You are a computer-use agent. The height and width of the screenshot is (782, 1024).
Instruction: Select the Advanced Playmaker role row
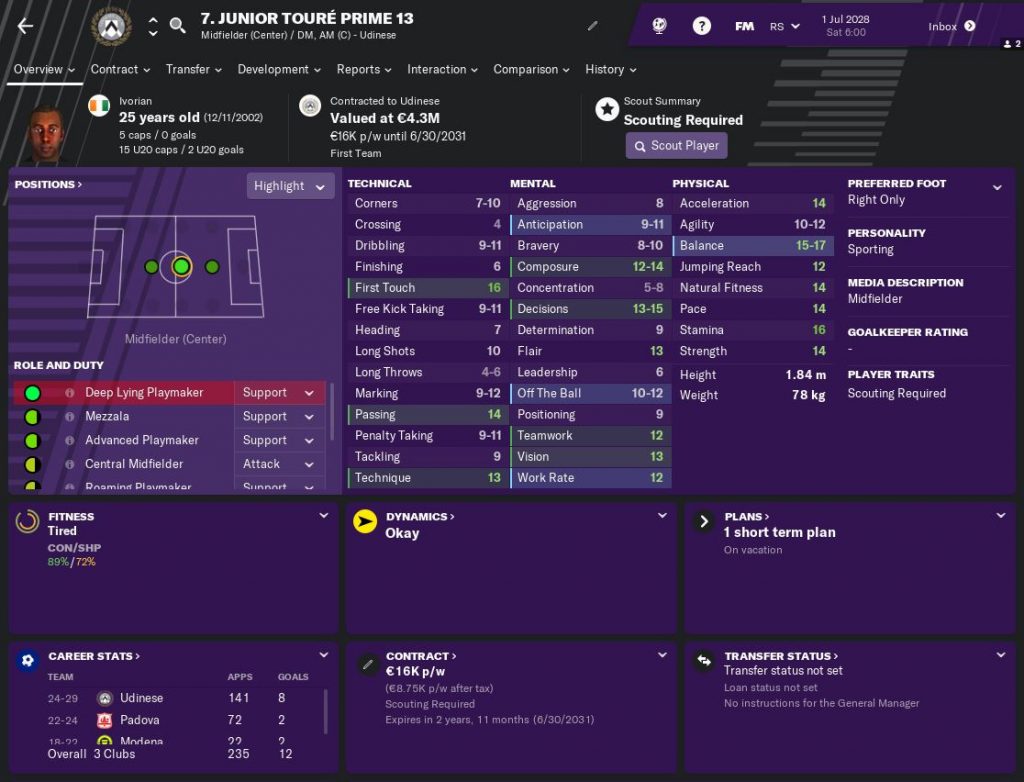click(141, 440)
